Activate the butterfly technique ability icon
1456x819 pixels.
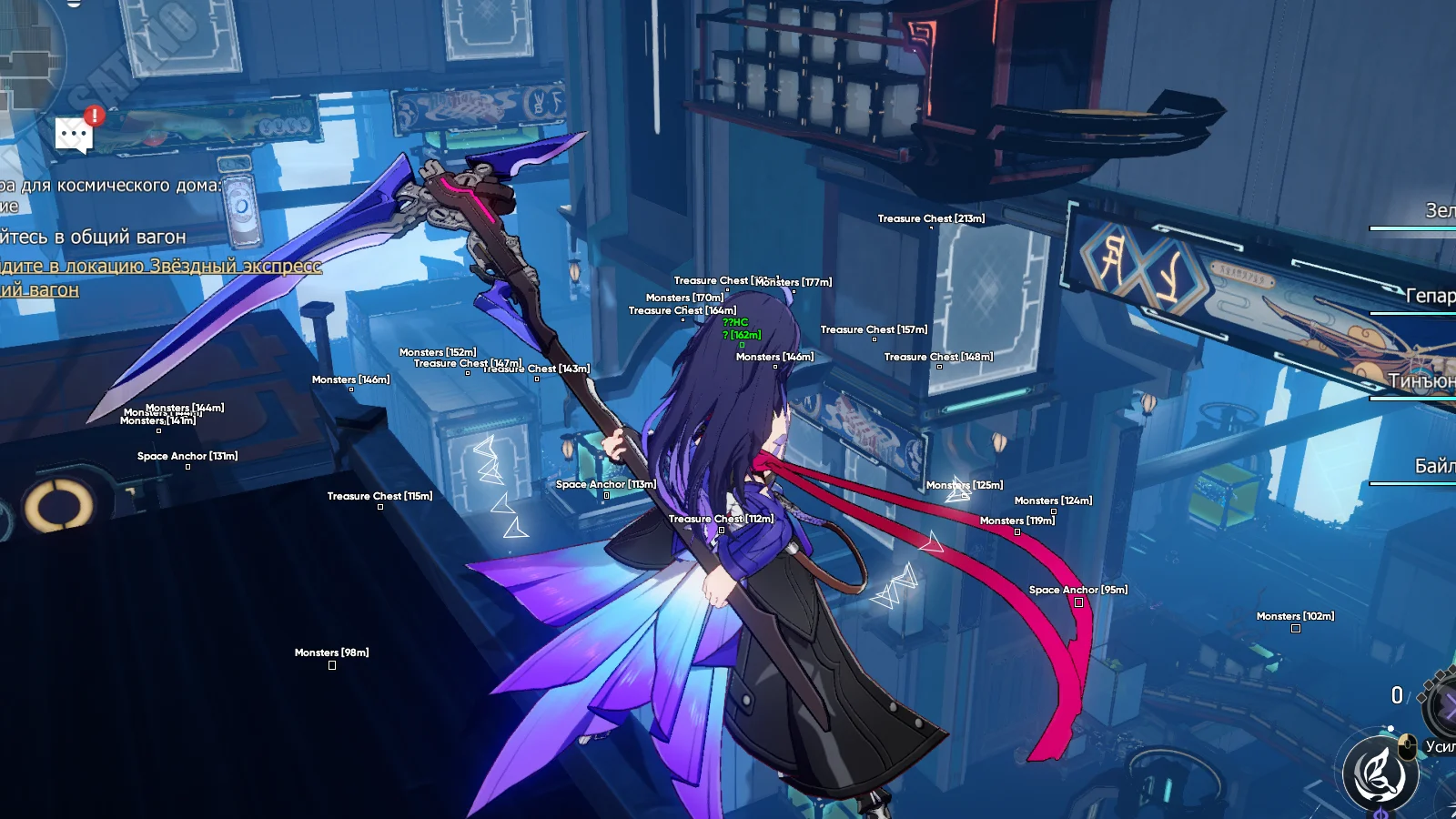1380,773
